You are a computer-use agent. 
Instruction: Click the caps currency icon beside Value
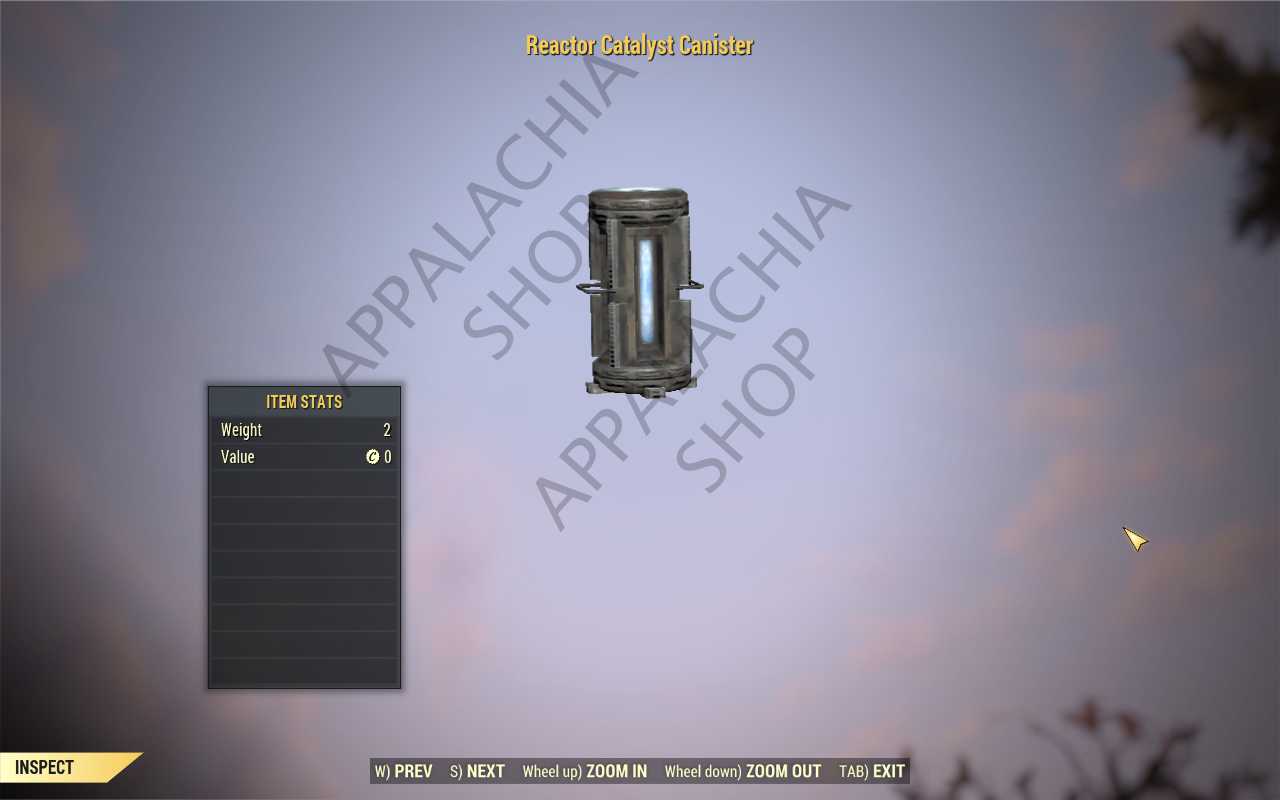[373, 457]
